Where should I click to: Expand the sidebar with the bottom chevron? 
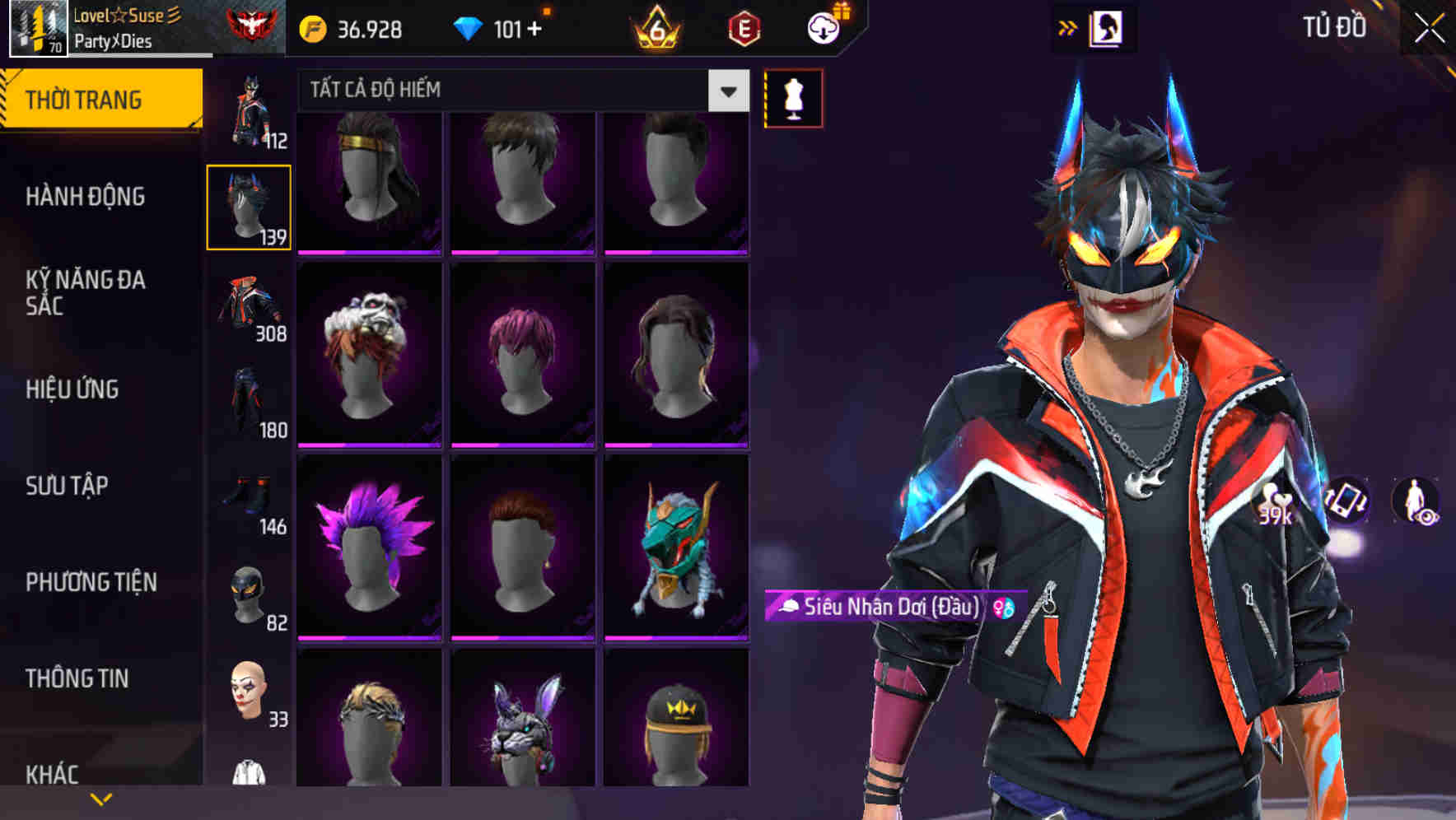101,798
